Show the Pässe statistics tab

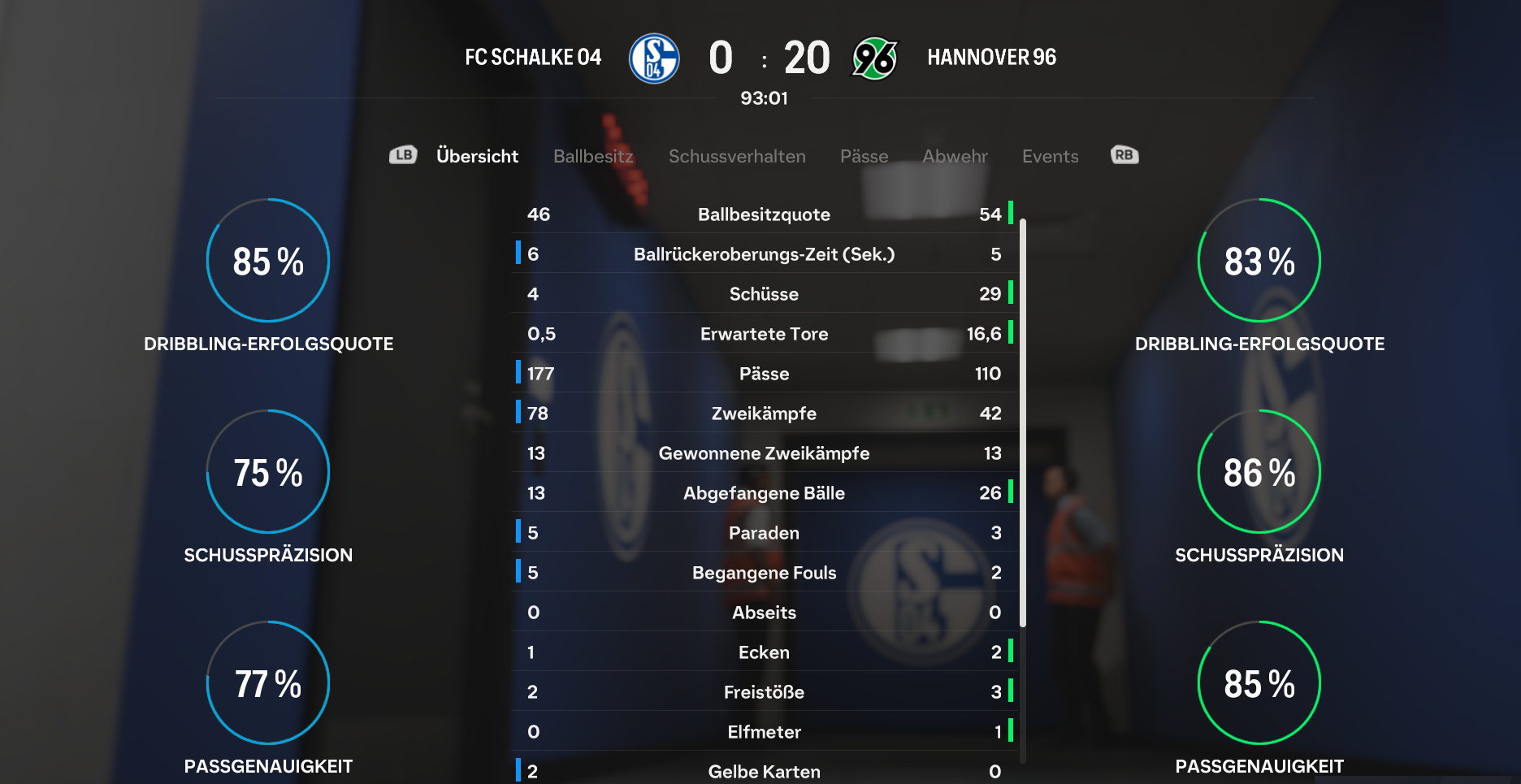click(x=864, y=156)
